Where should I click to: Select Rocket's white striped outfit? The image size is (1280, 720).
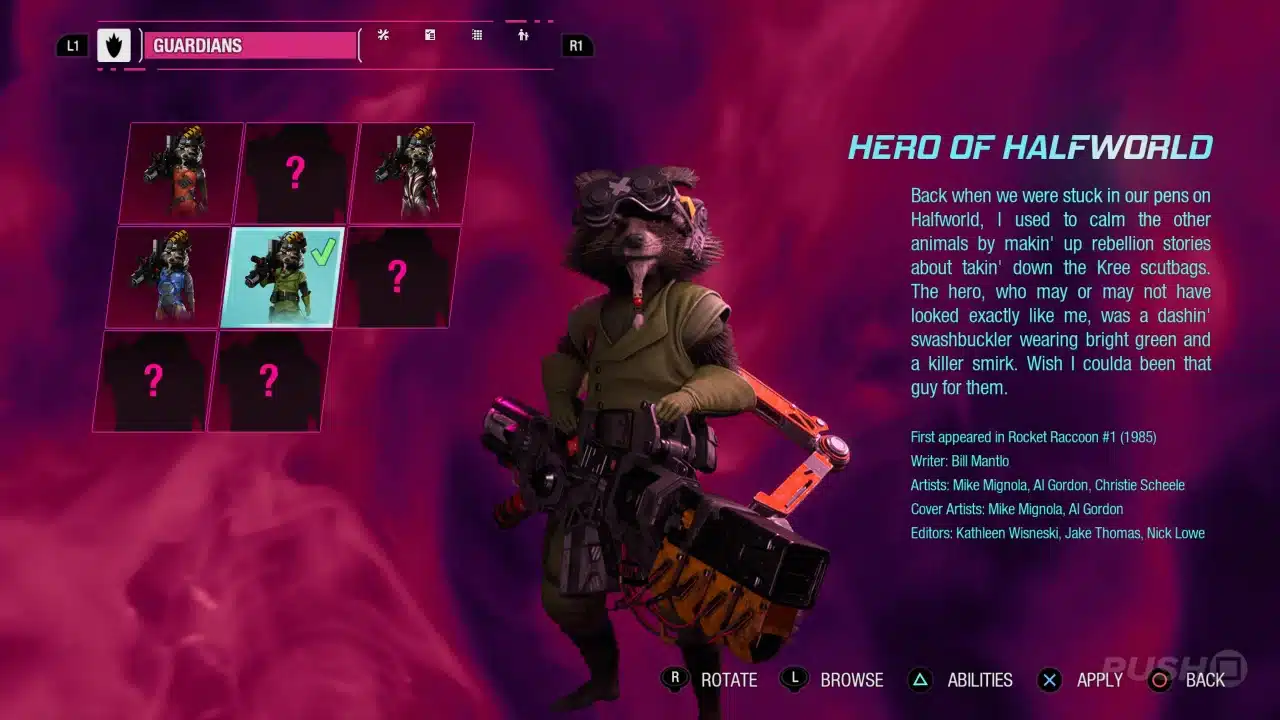(x=413, y=172)
